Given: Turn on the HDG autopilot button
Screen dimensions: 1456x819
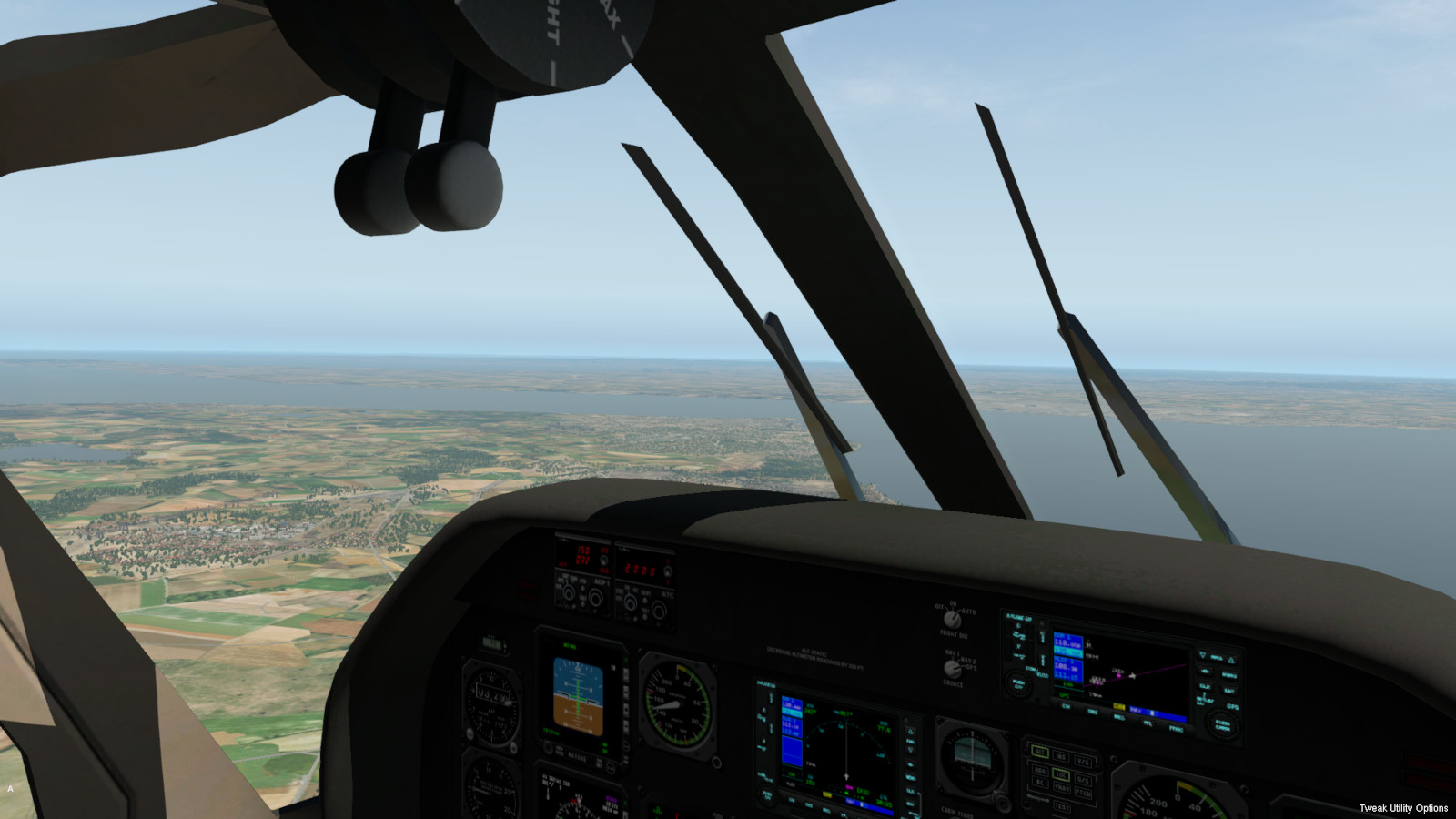Looking at the screenshot, I should (1039, 769).
